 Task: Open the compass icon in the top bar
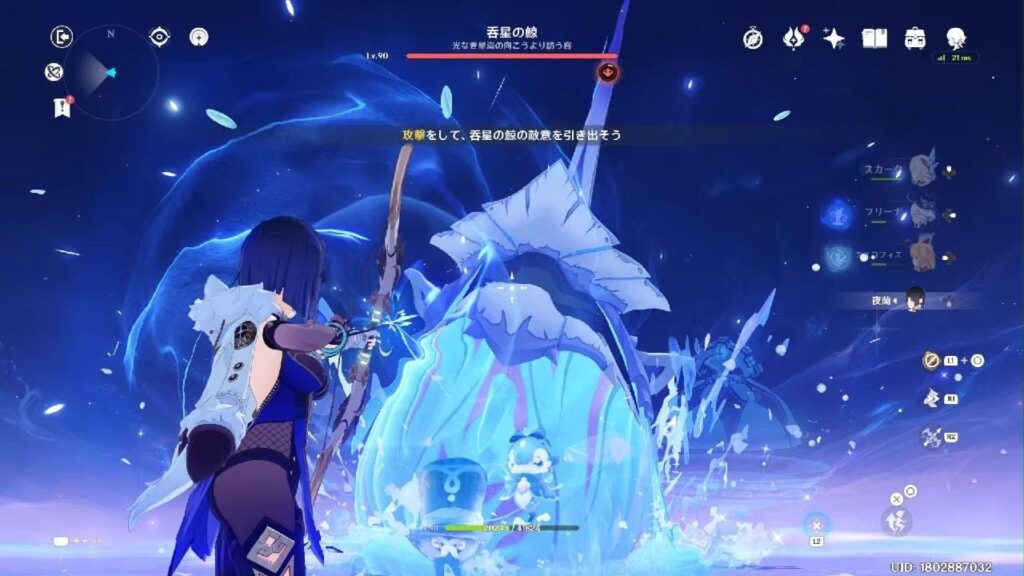pos(753,38)
